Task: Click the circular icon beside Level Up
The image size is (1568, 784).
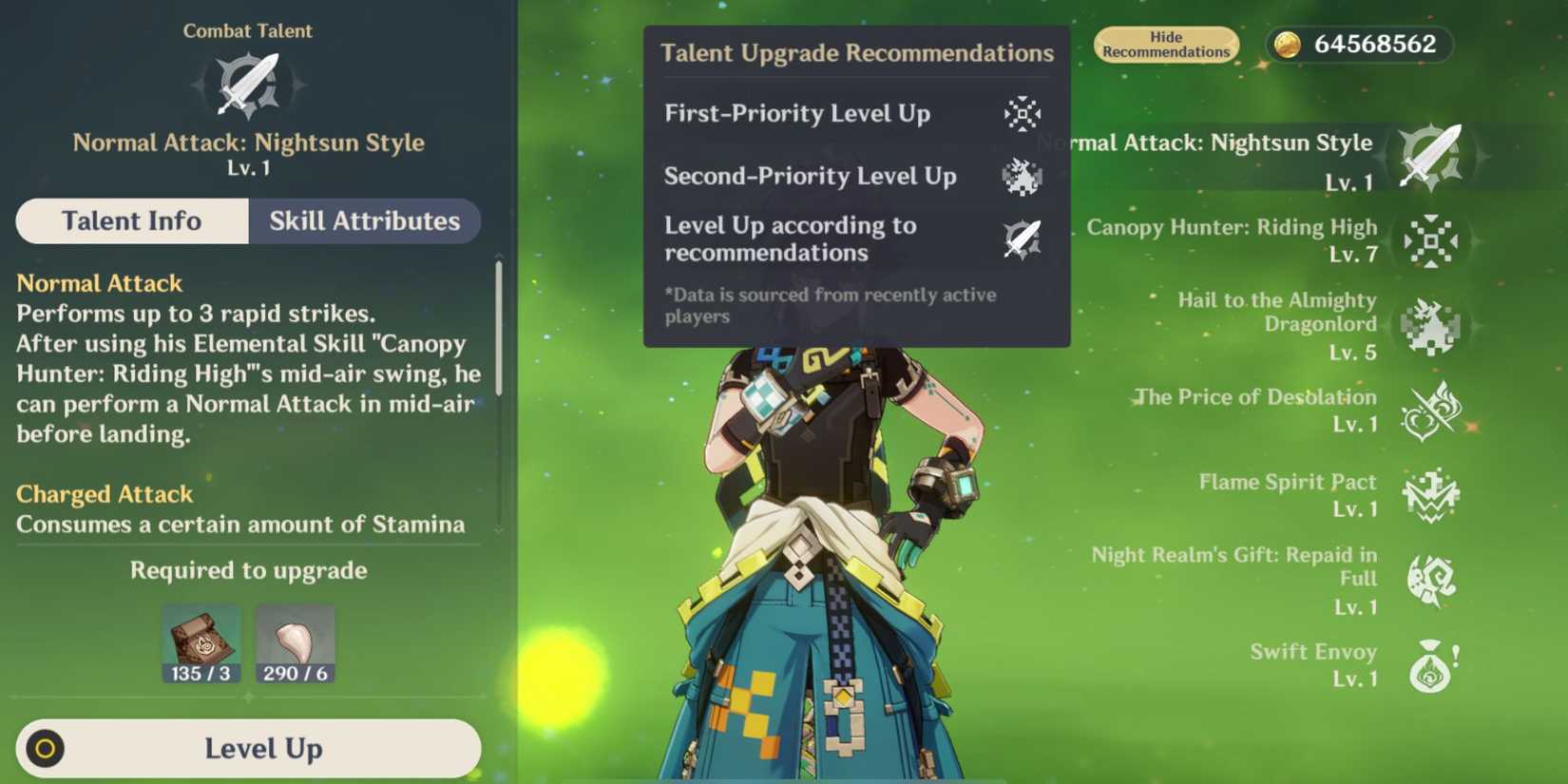Action: [46, 749]
